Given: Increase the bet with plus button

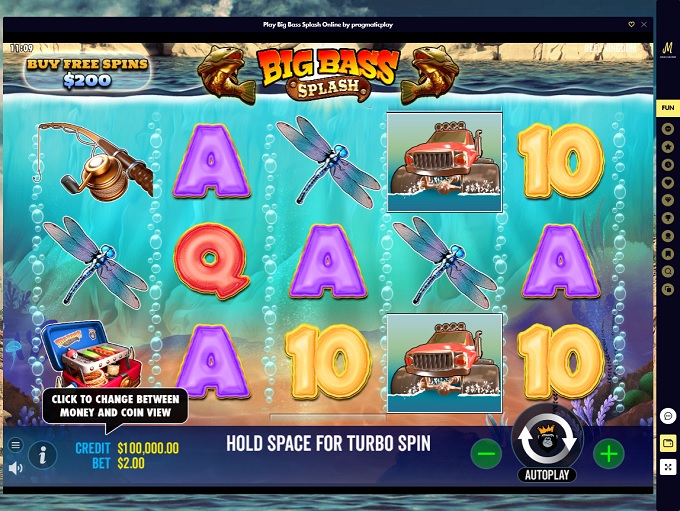Looking at the screenshot, I should 608,454.
